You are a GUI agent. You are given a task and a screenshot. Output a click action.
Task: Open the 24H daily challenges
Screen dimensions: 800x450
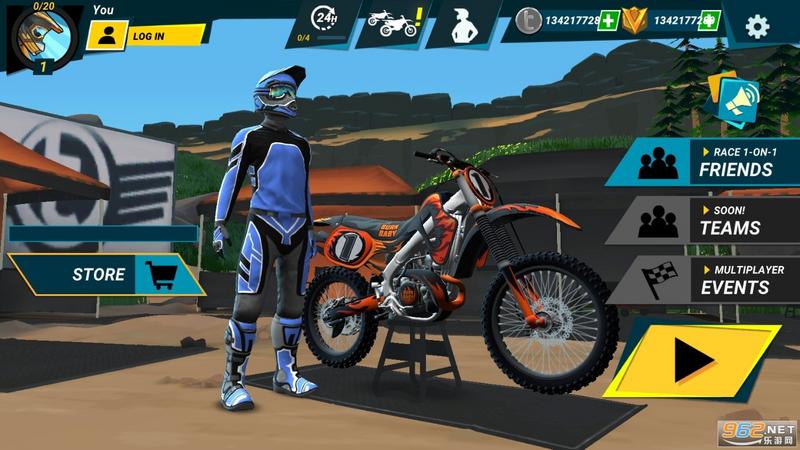324,22
